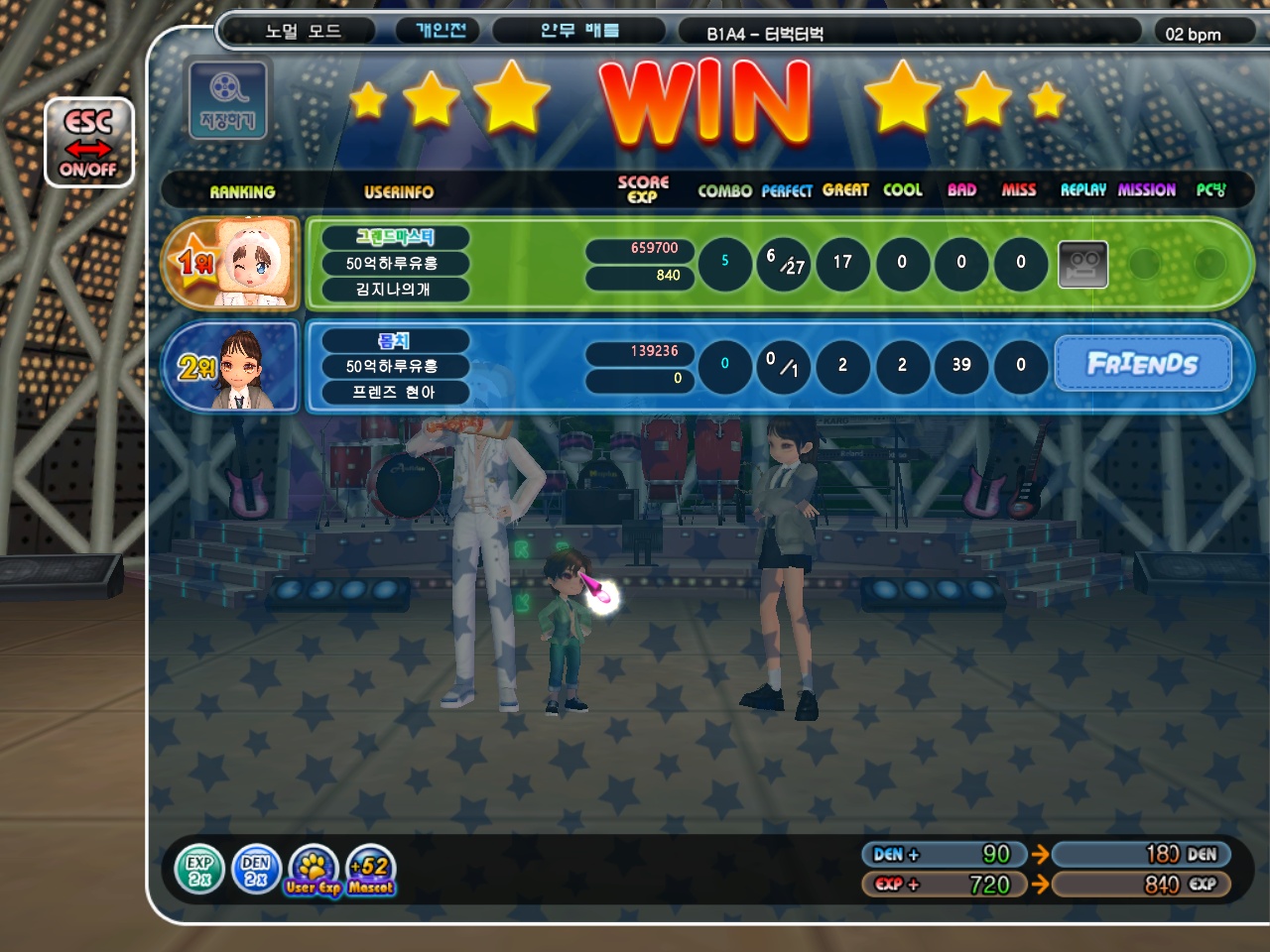This screenshot has height=952, width=1270.
Task: Toggle the ESC ON/OFF results panel button
Action: tap(88, 143)
